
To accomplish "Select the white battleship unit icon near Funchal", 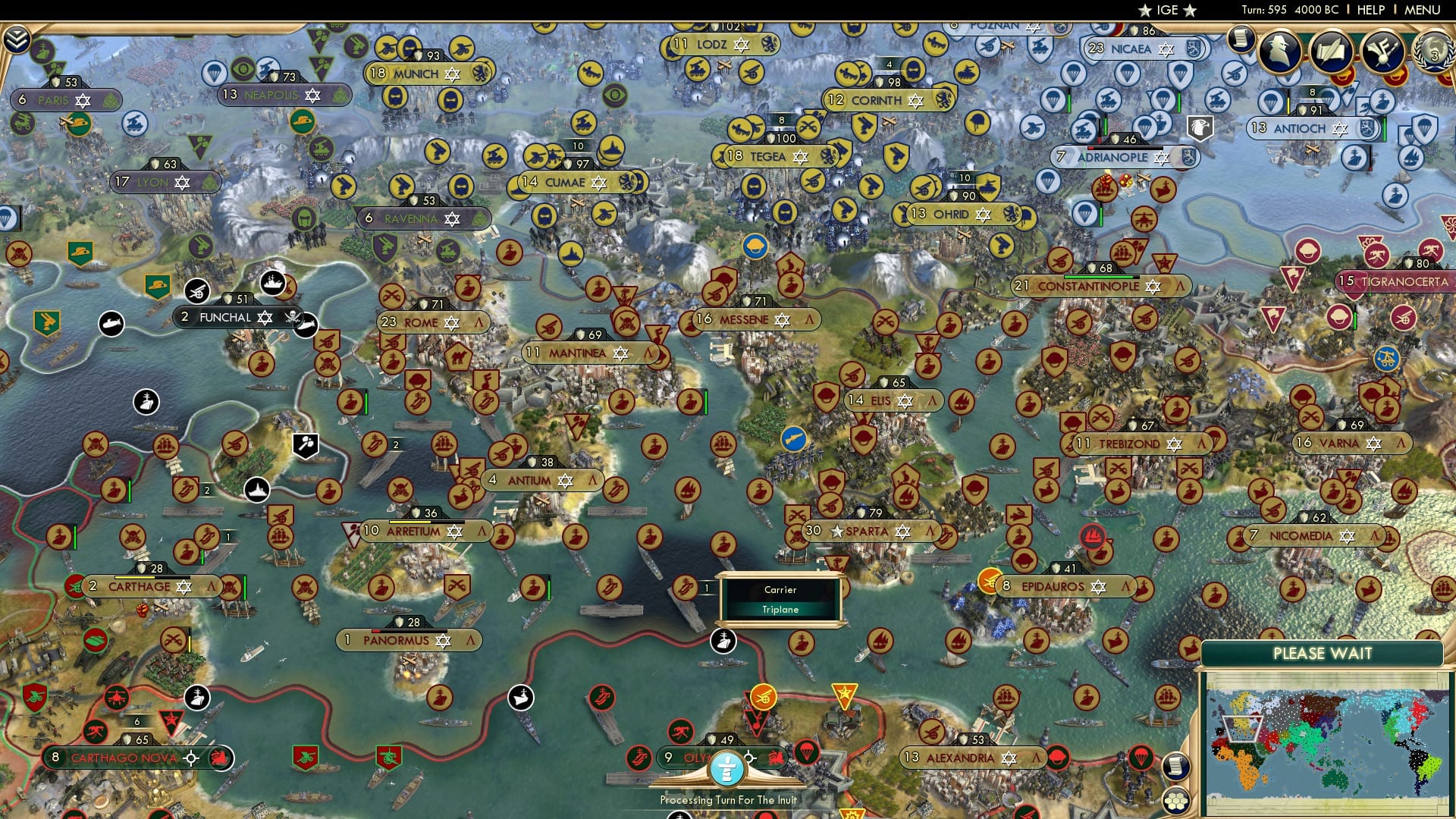I will pyautogui.click(x=273, y=284).
